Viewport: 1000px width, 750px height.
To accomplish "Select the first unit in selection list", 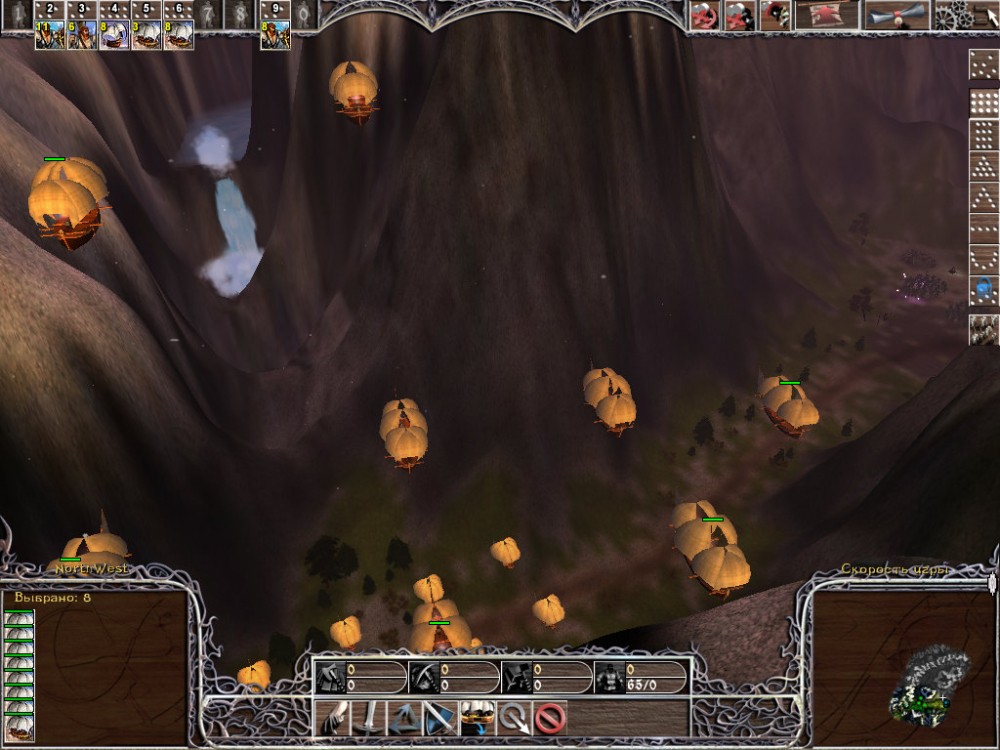I will (19, 618).
